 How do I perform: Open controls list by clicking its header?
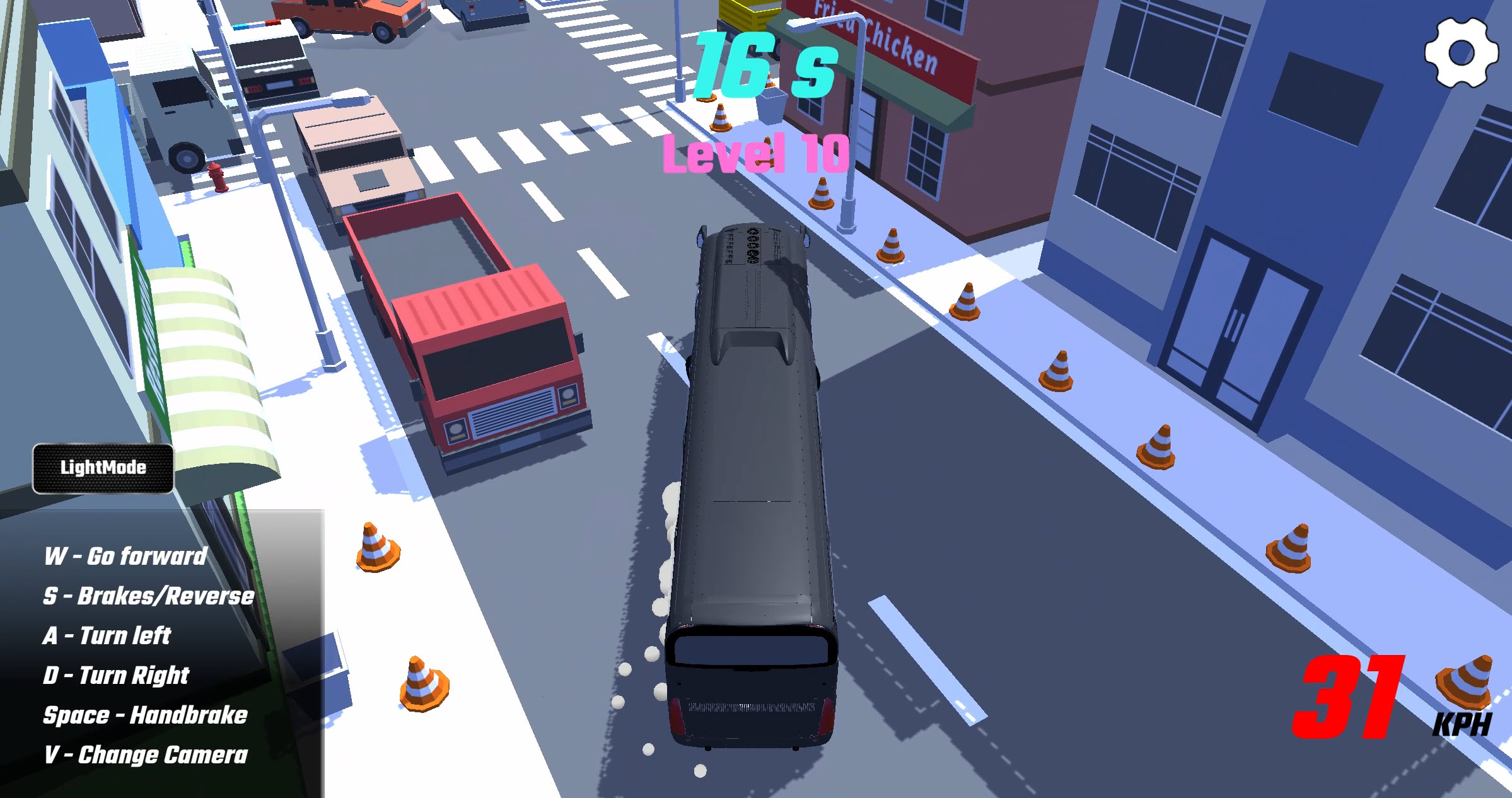(x=126, y=555)
